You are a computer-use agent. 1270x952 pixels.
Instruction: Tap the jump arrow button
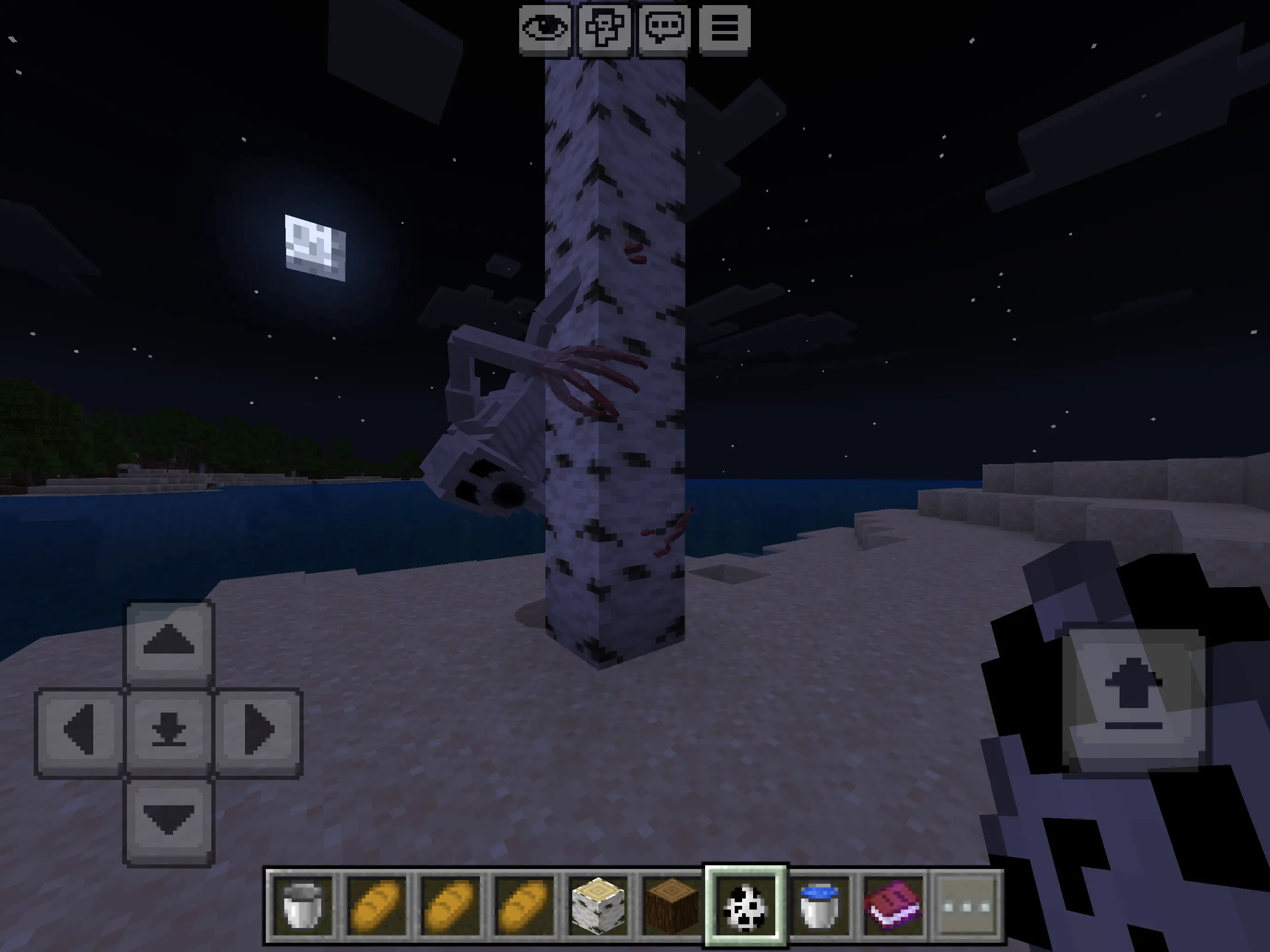[1133, 699]
